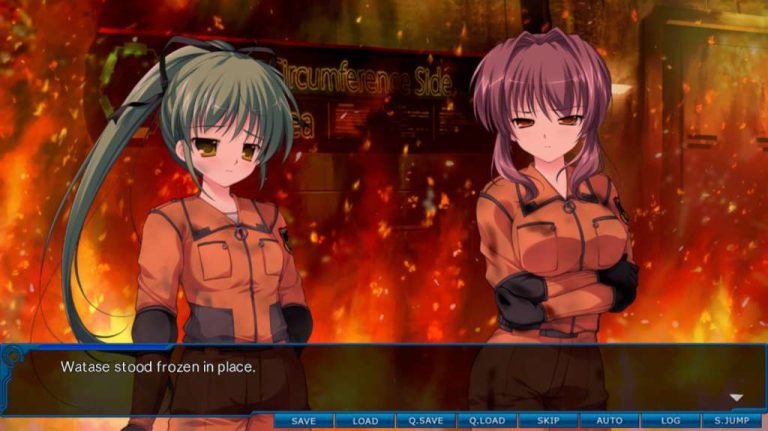Open the dialogue LOG

[x=670, y=421]
